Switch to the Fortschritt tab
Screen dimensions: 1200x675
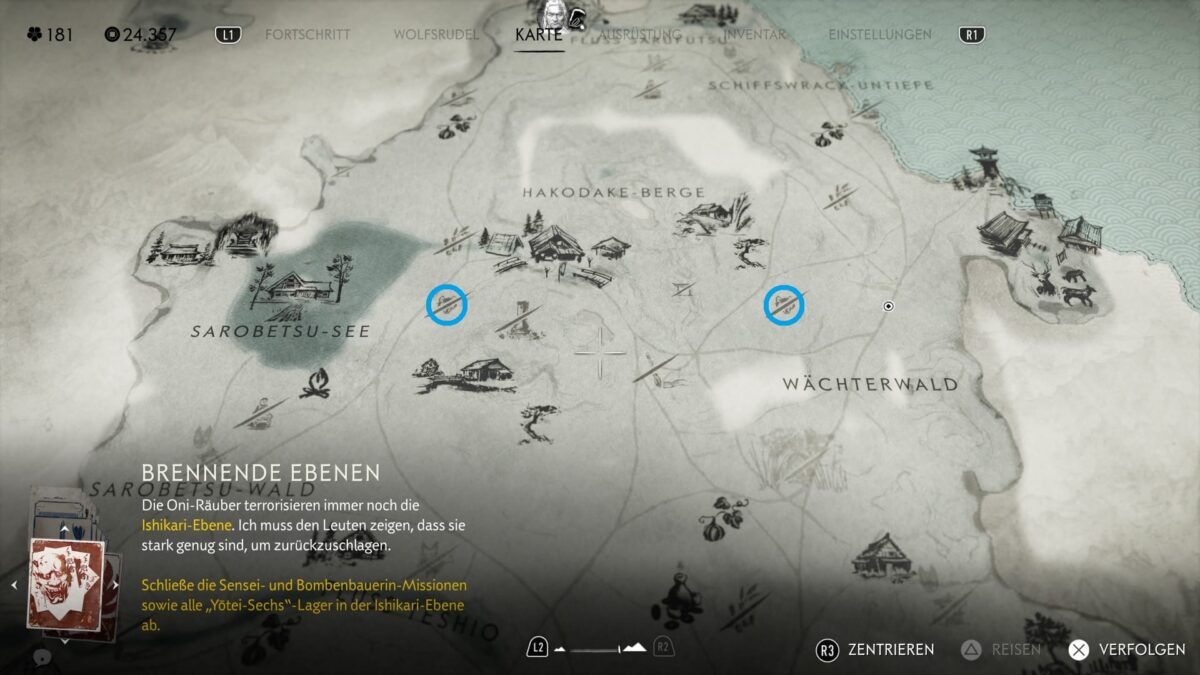coord(307,35)
